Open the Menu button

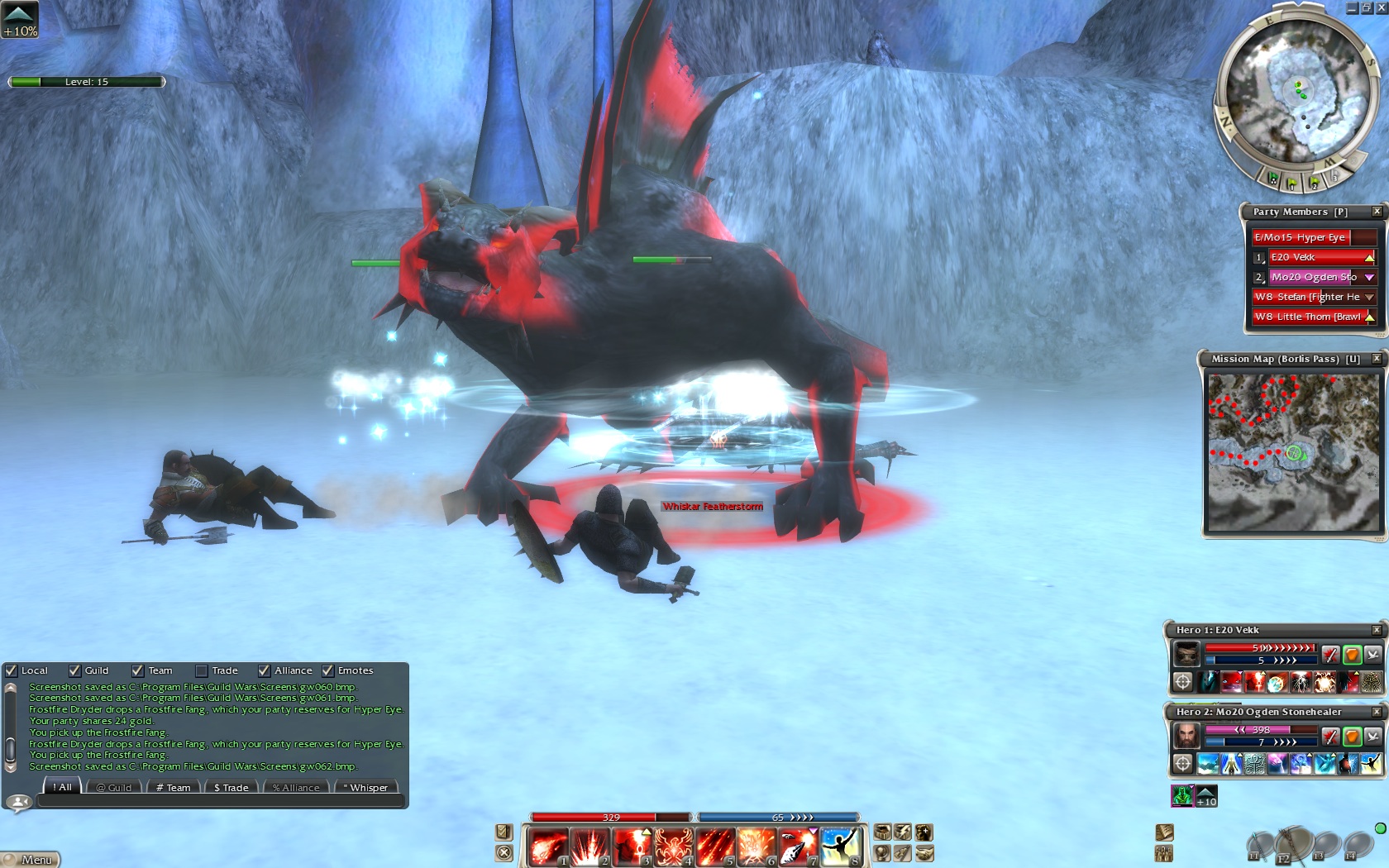[31, 860]
